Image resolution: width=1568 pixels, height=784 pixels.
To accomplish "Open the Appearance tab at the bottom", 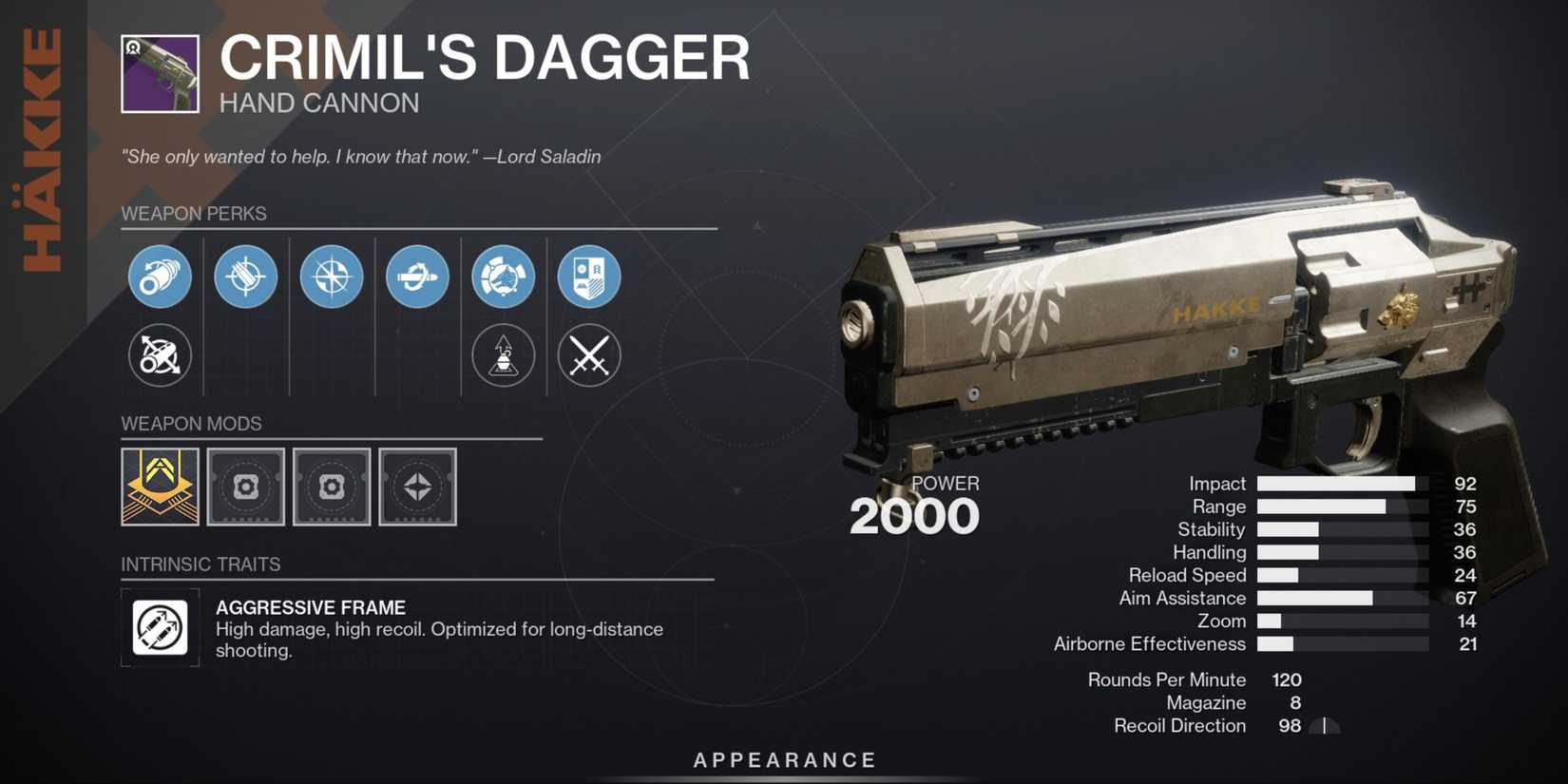I will 783,759.
